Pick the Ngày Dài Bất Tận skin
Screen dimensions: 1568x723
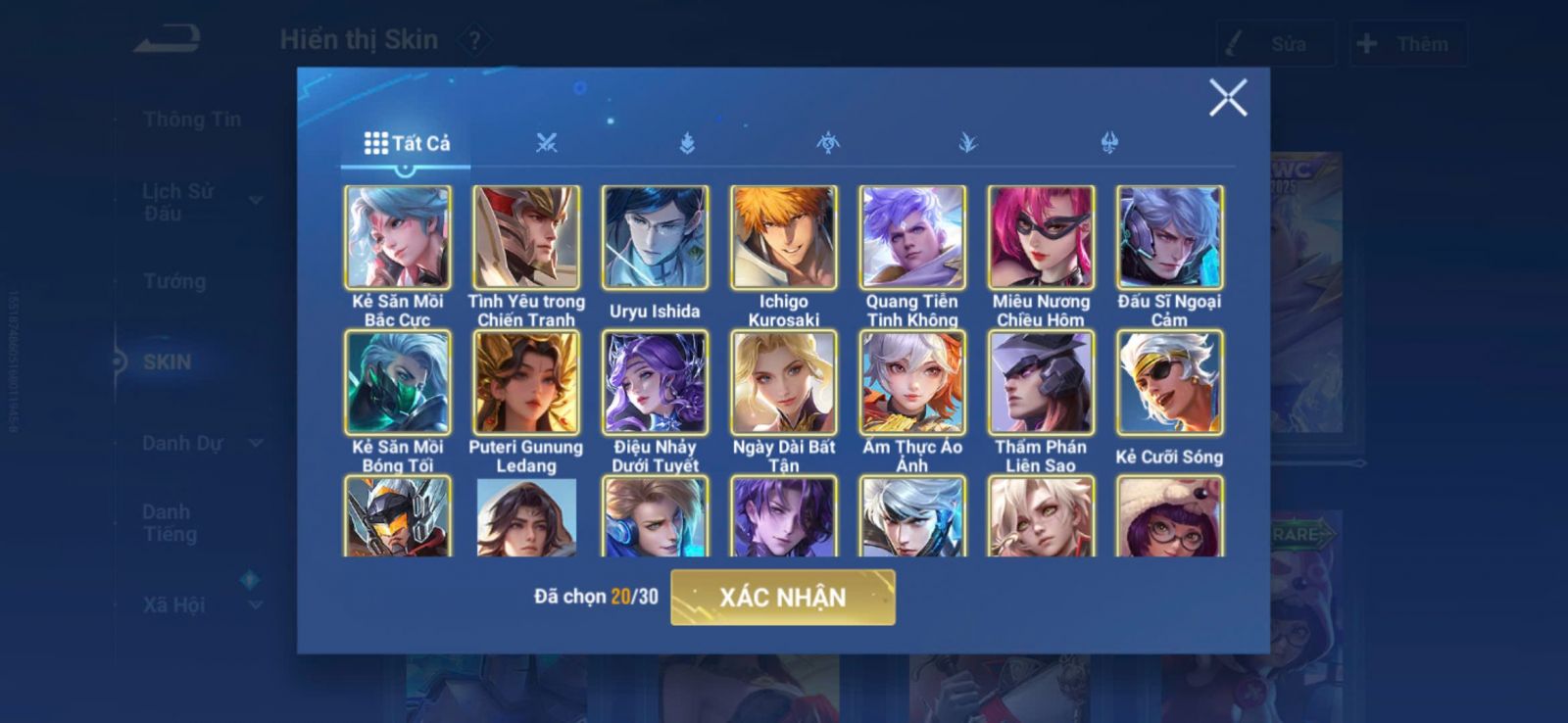coord(783,382)
